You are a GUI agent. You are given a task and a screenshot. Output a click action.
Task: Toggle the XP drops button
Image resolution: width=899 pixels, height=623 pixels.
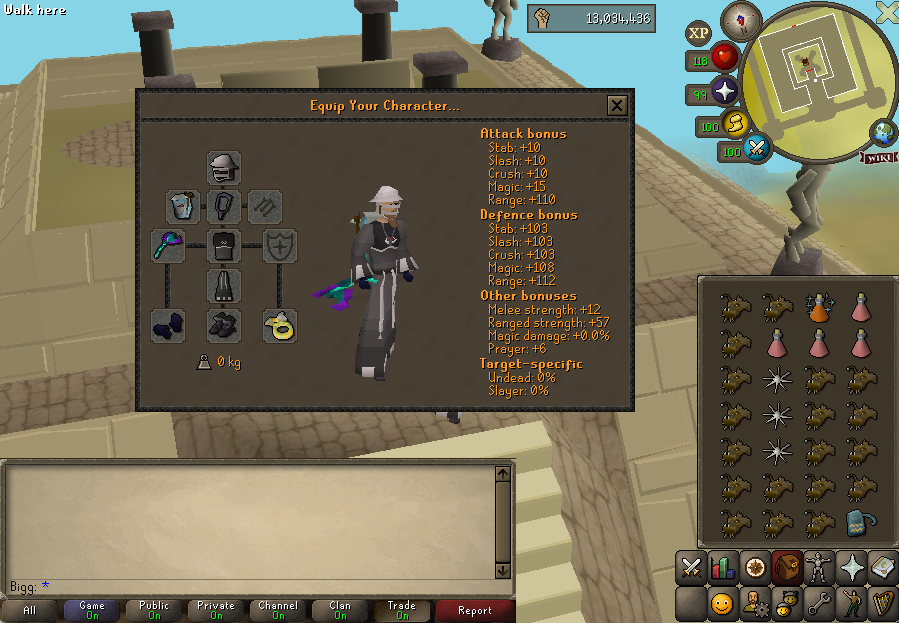point(698,33)
